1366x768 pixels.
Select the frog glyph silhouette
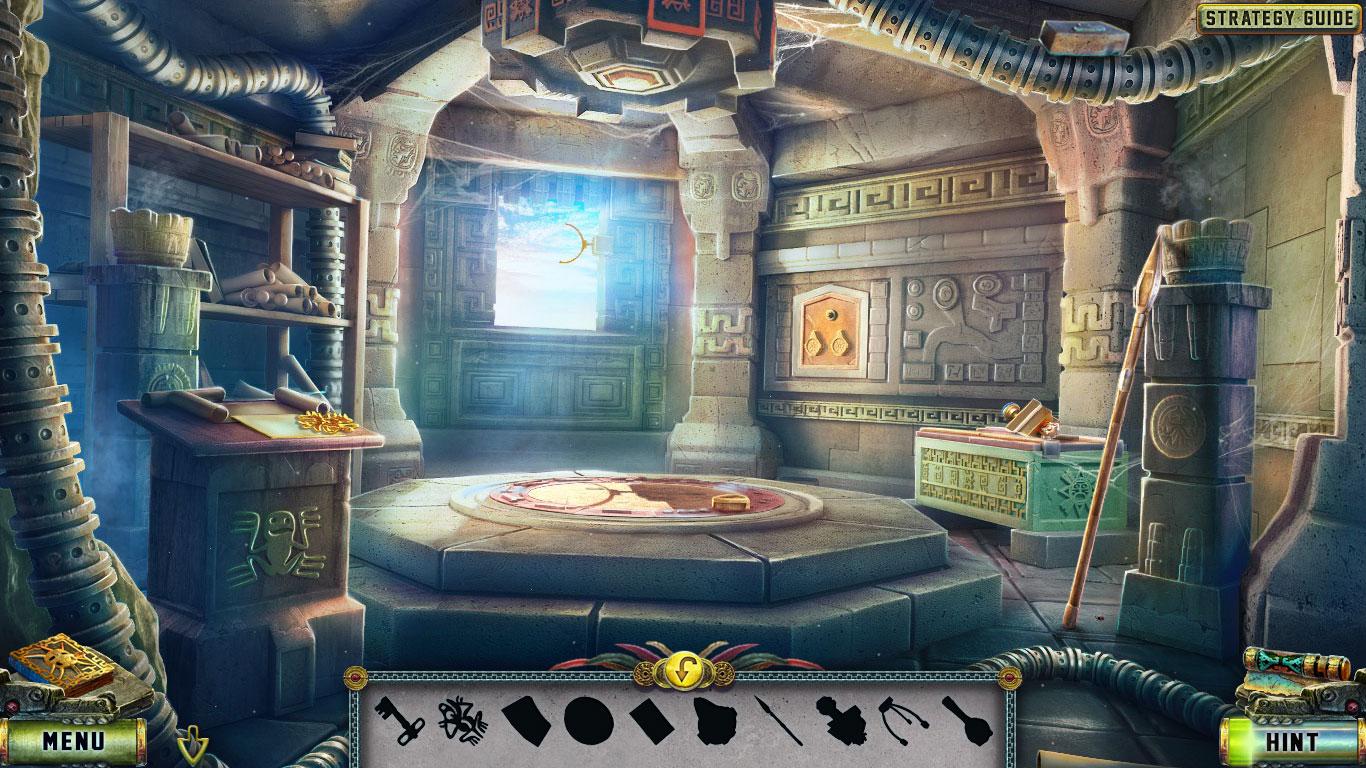point(462,725)
